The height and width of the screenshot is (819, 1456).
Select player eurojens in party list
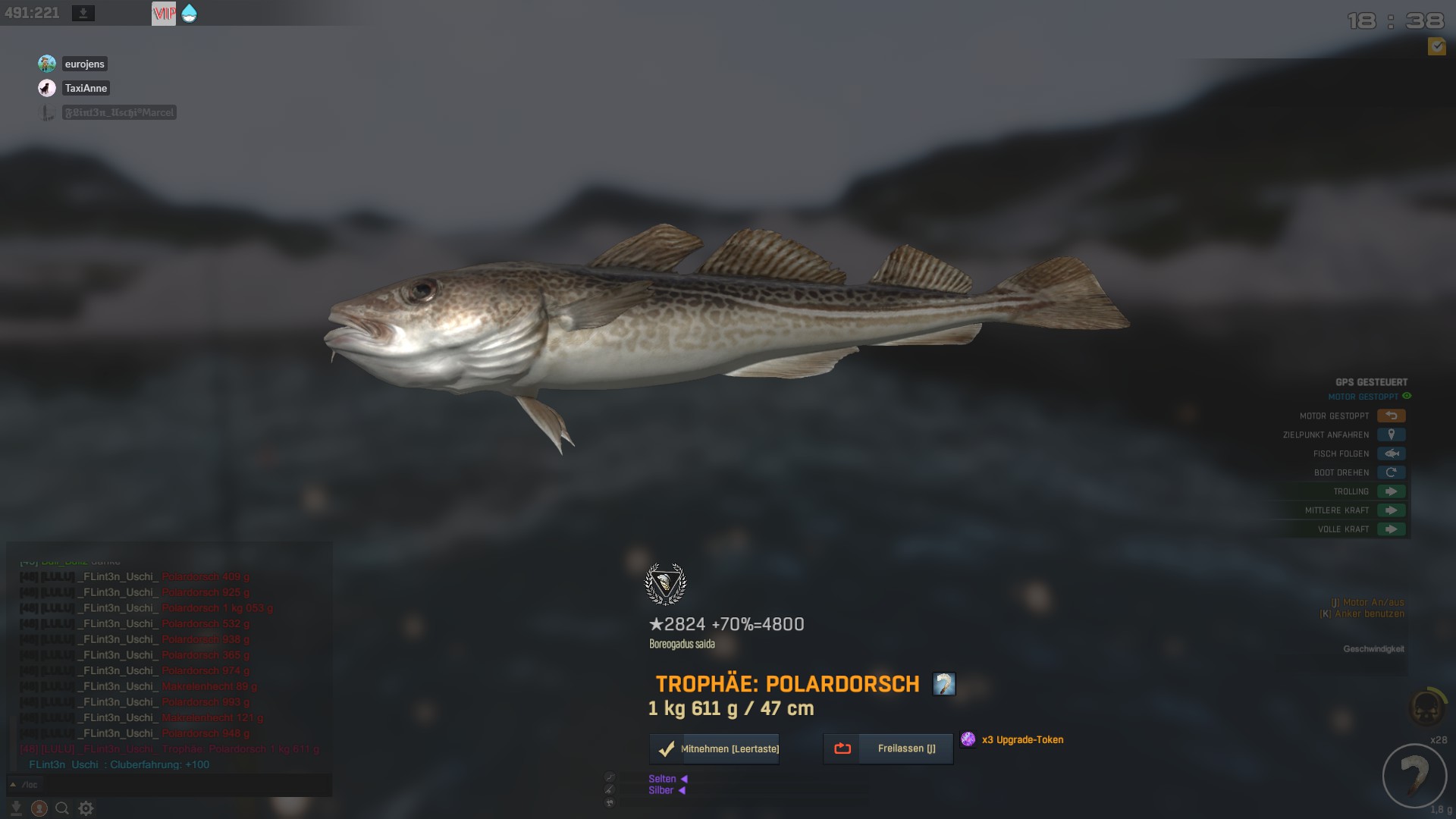point(84,64)
